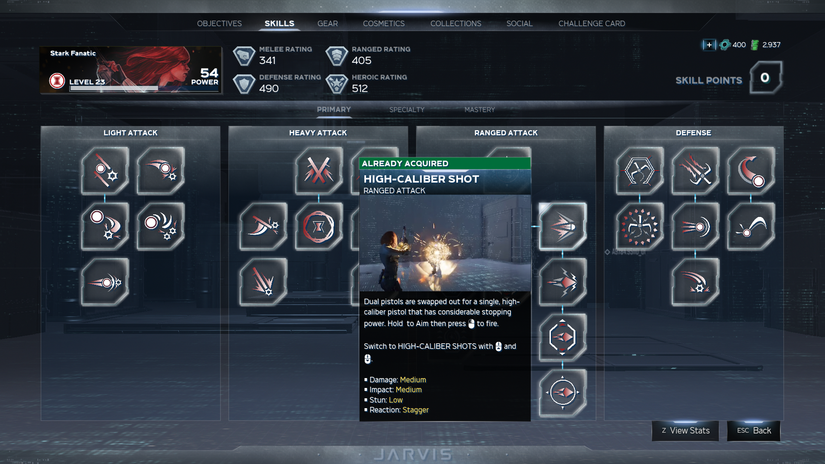Click the Stark Fanatic character portrait
Viewport: 825px width, 464px height.
click(131, 70)
